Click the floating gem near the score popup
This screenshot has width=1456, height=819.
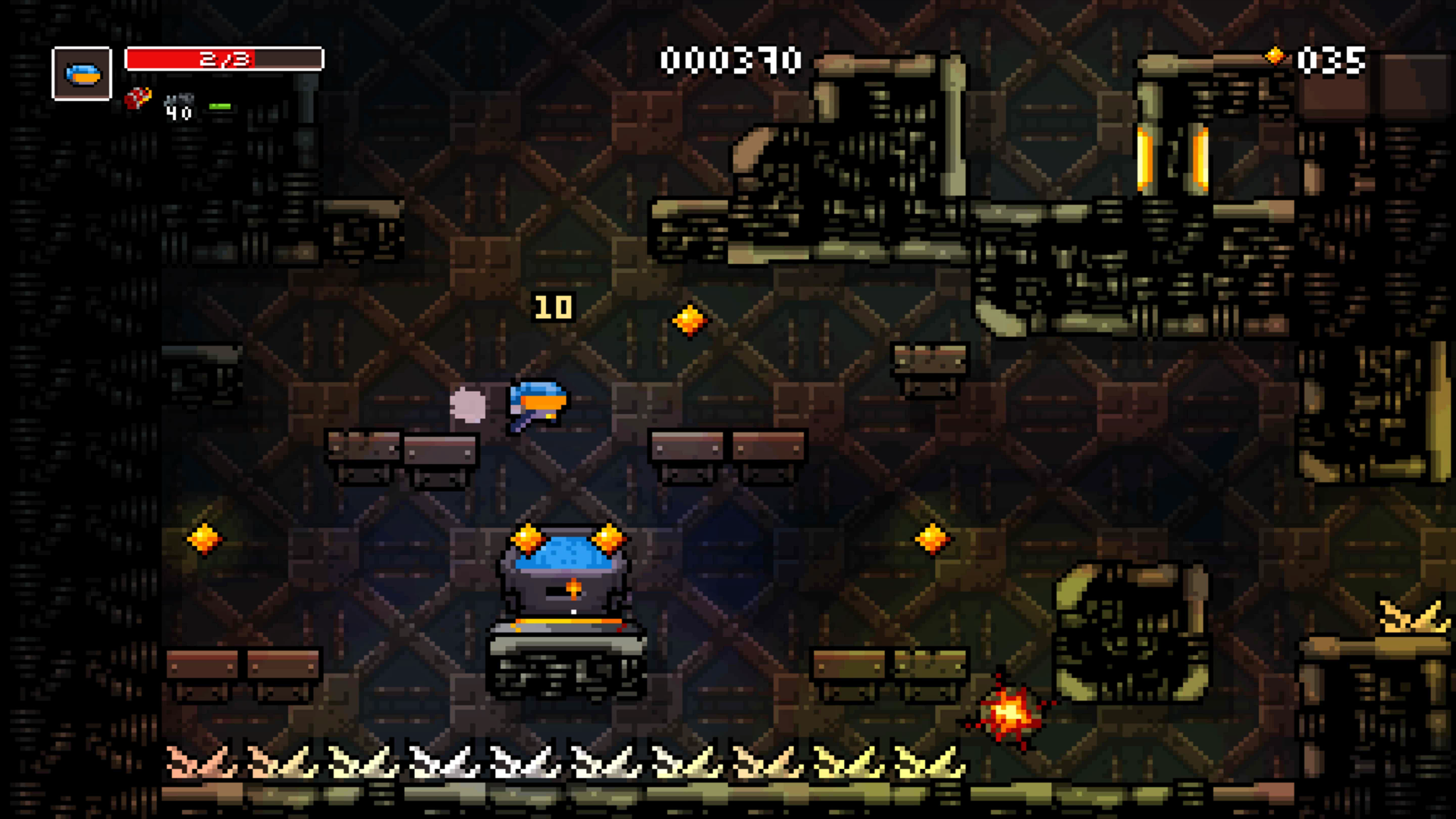click(x=689, y=318)
